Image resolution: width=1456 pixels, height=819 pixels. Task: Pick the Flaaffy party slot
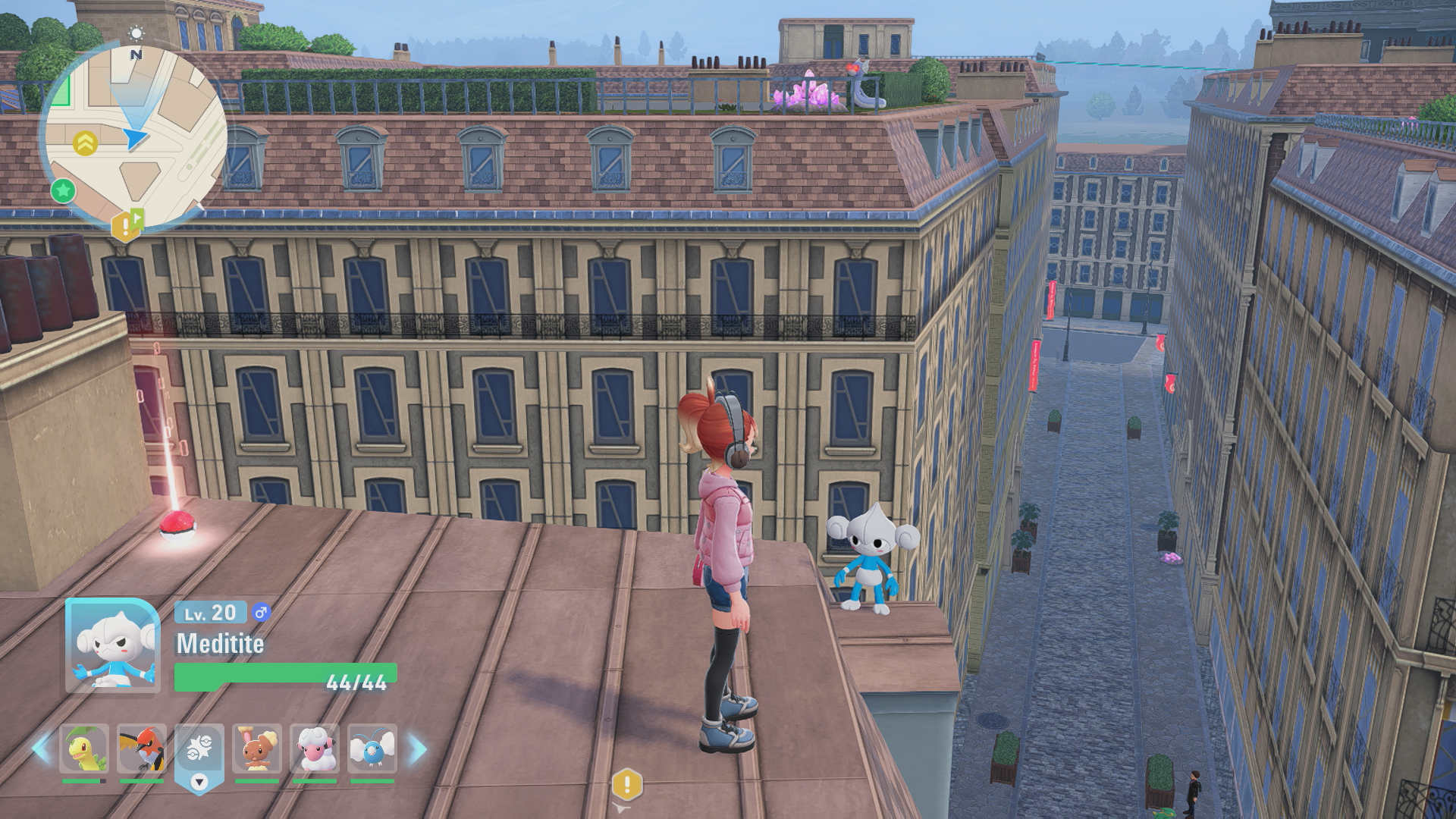click(314, 748)
